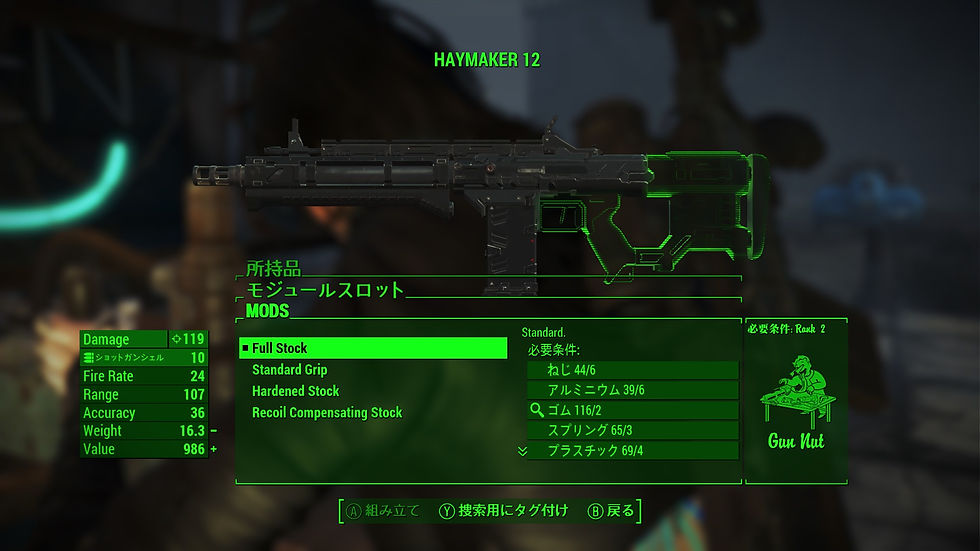Image resolution: width=980 pixels, height=551 pixels.
Task: Click the 組み立て build button
Action: [384, 511]
